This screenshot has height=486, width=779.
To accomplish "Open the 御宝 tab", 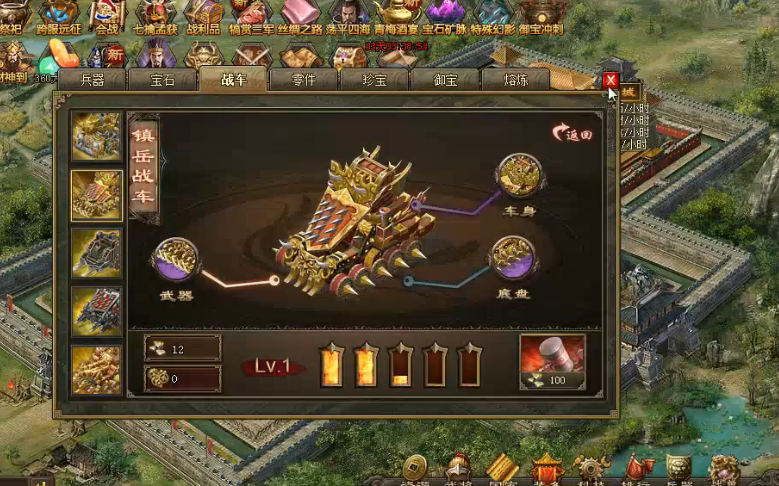I will 445,80.
